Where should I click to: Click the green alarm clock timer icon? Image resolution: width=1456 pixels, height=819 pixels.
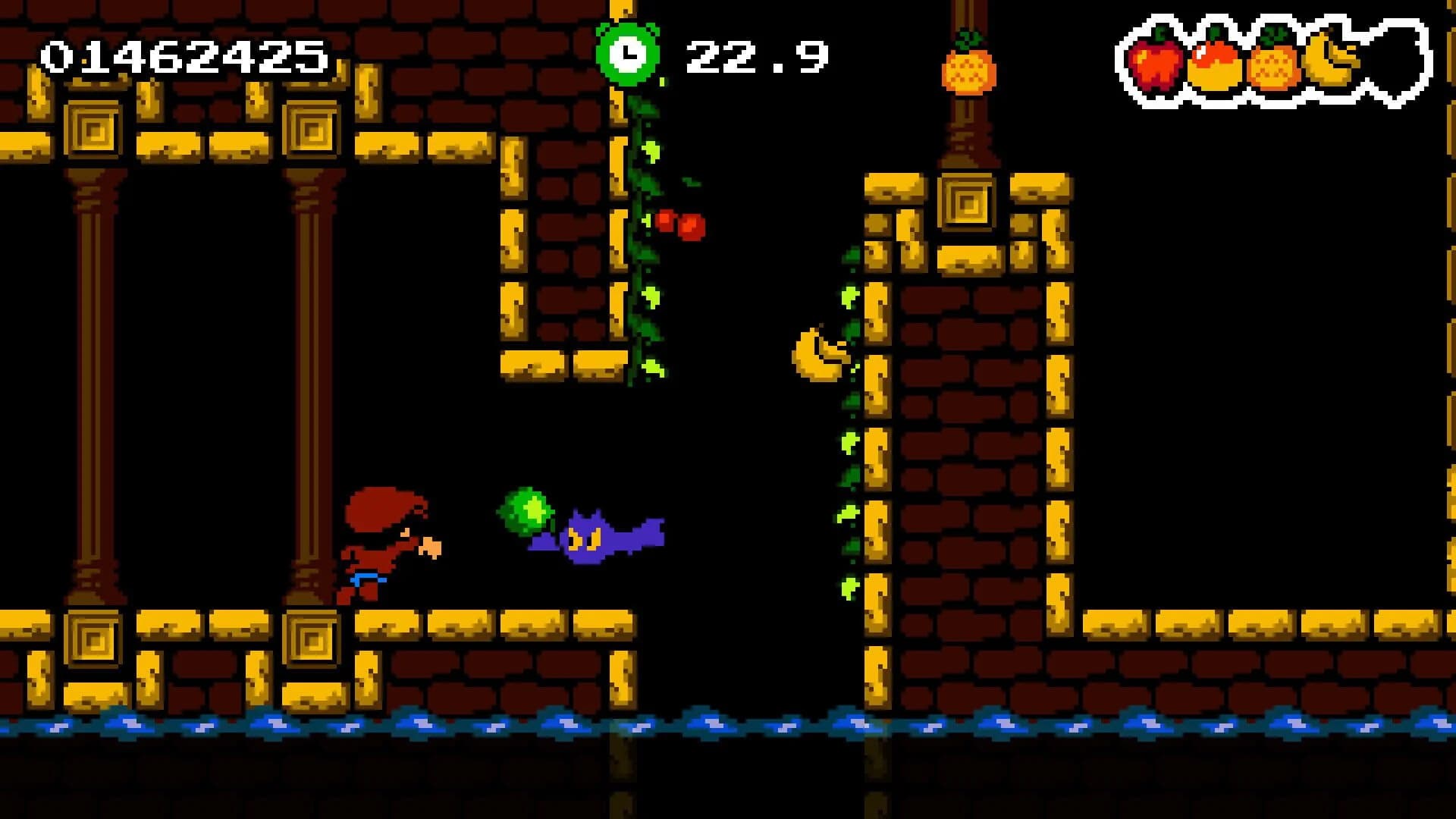(x=627, y=53)
